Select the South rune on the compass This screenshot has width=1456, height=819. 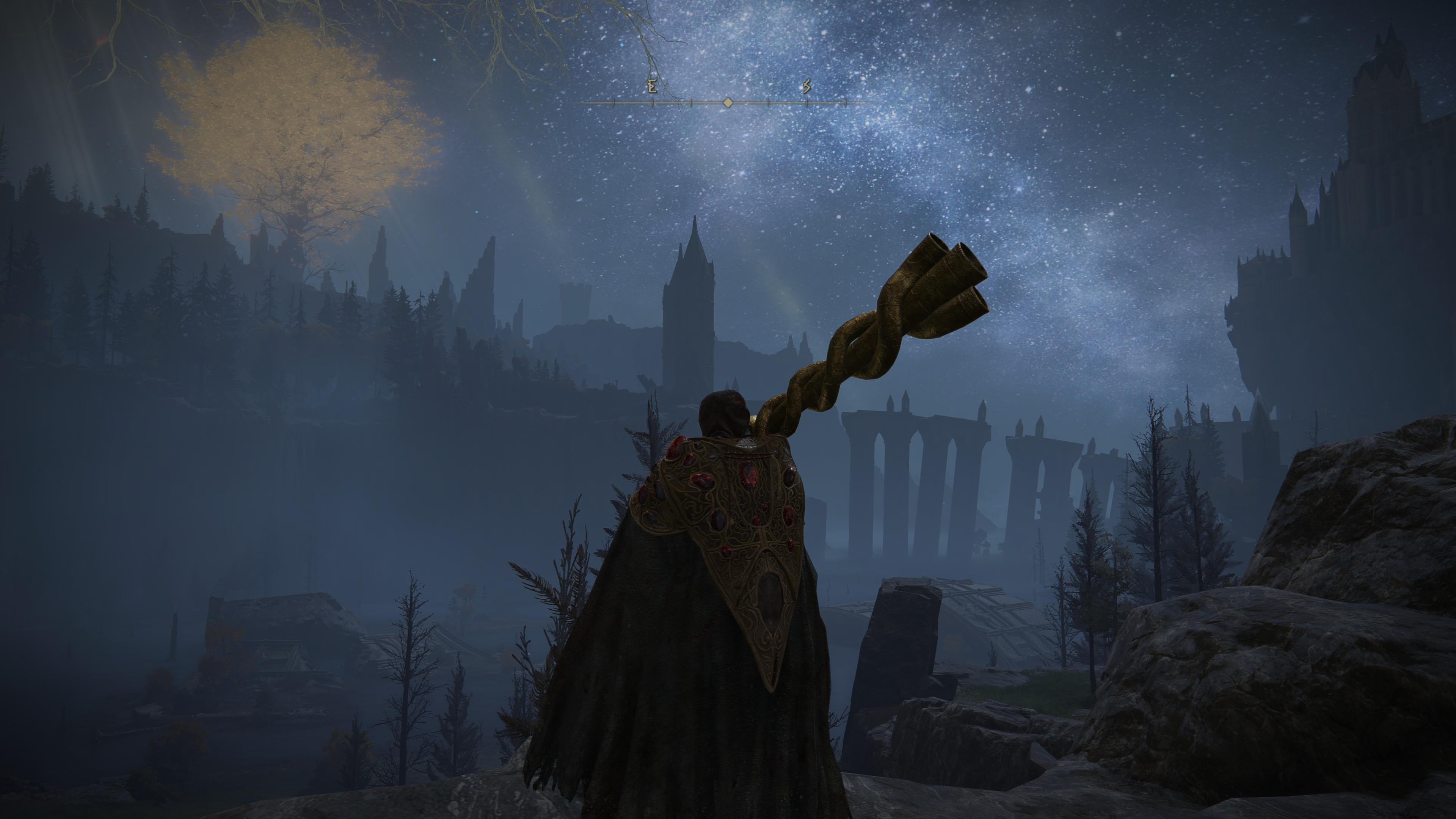pyautogui.click(x=806, y=86)
